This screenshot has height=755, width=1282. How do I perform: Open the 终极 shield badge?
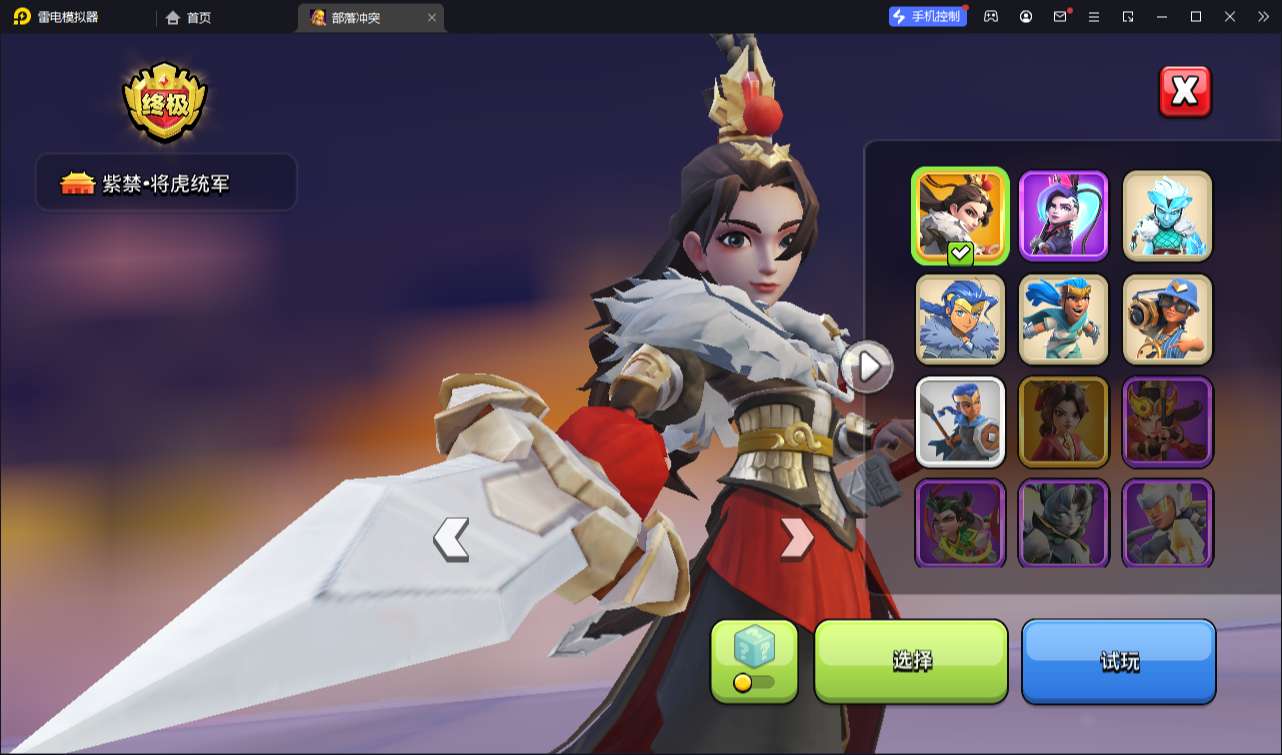(165, 104)
